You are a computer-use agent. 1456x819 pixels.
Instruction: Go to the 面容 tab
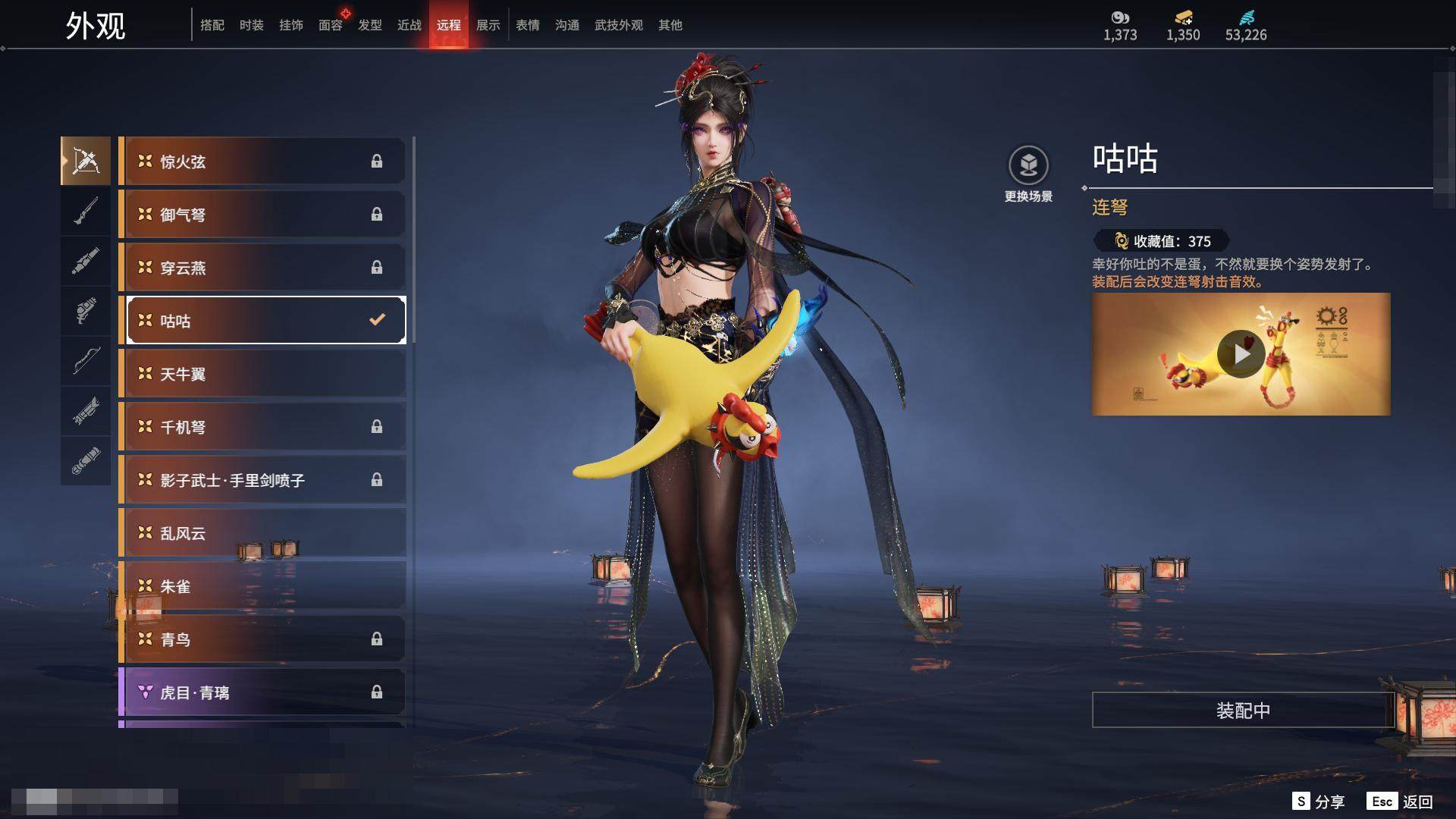pos(330,25)
